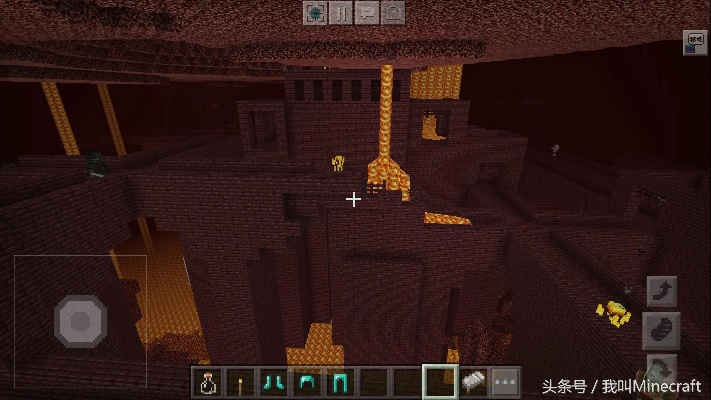The width and height of the screenshot is (711, 400).
Task: Pause the game with the pause button
Action: pos(341,13)
